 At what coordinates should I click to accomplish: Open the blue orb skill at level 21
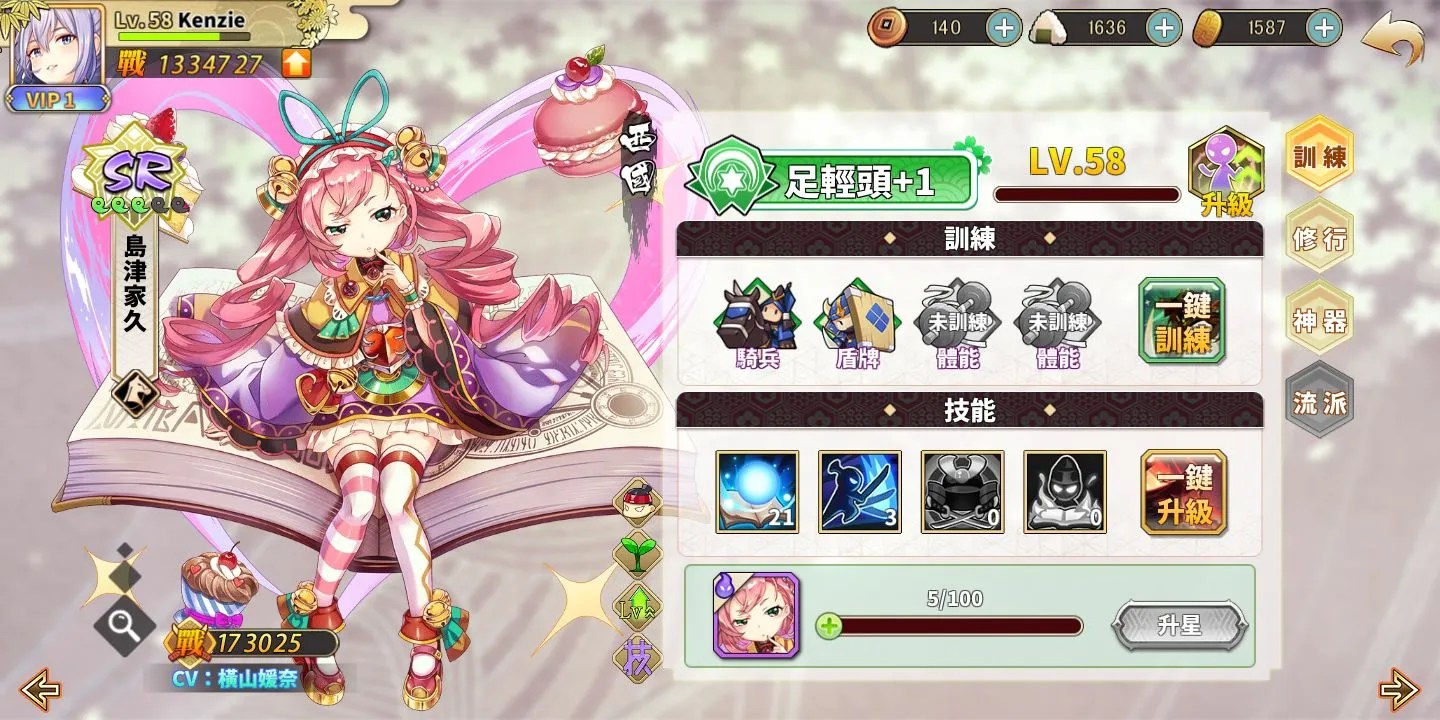(757, 492)
